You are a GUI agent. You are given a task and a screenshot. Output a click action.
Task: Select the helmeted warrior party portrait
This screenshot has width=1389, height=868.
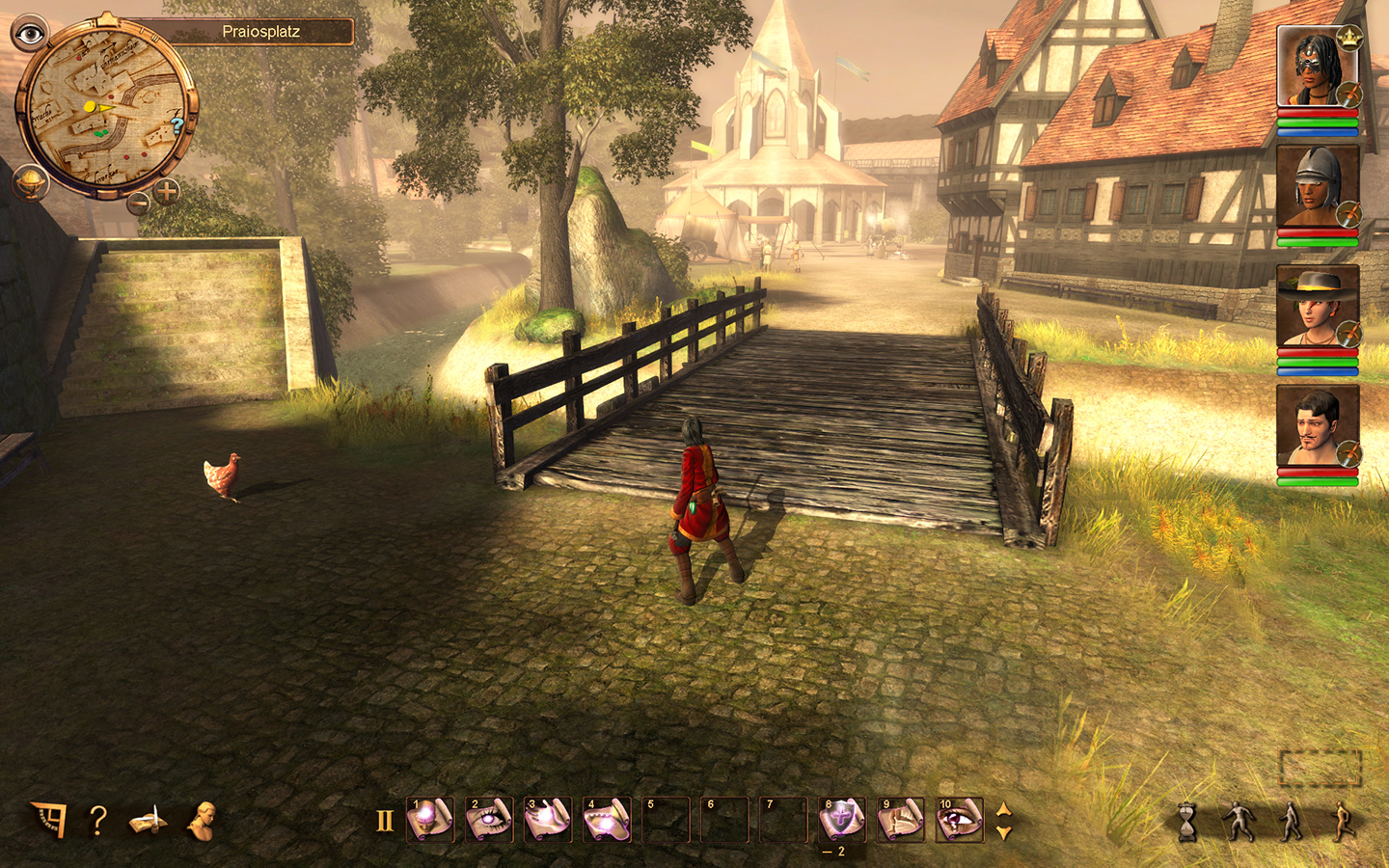tap(1317, 186)
